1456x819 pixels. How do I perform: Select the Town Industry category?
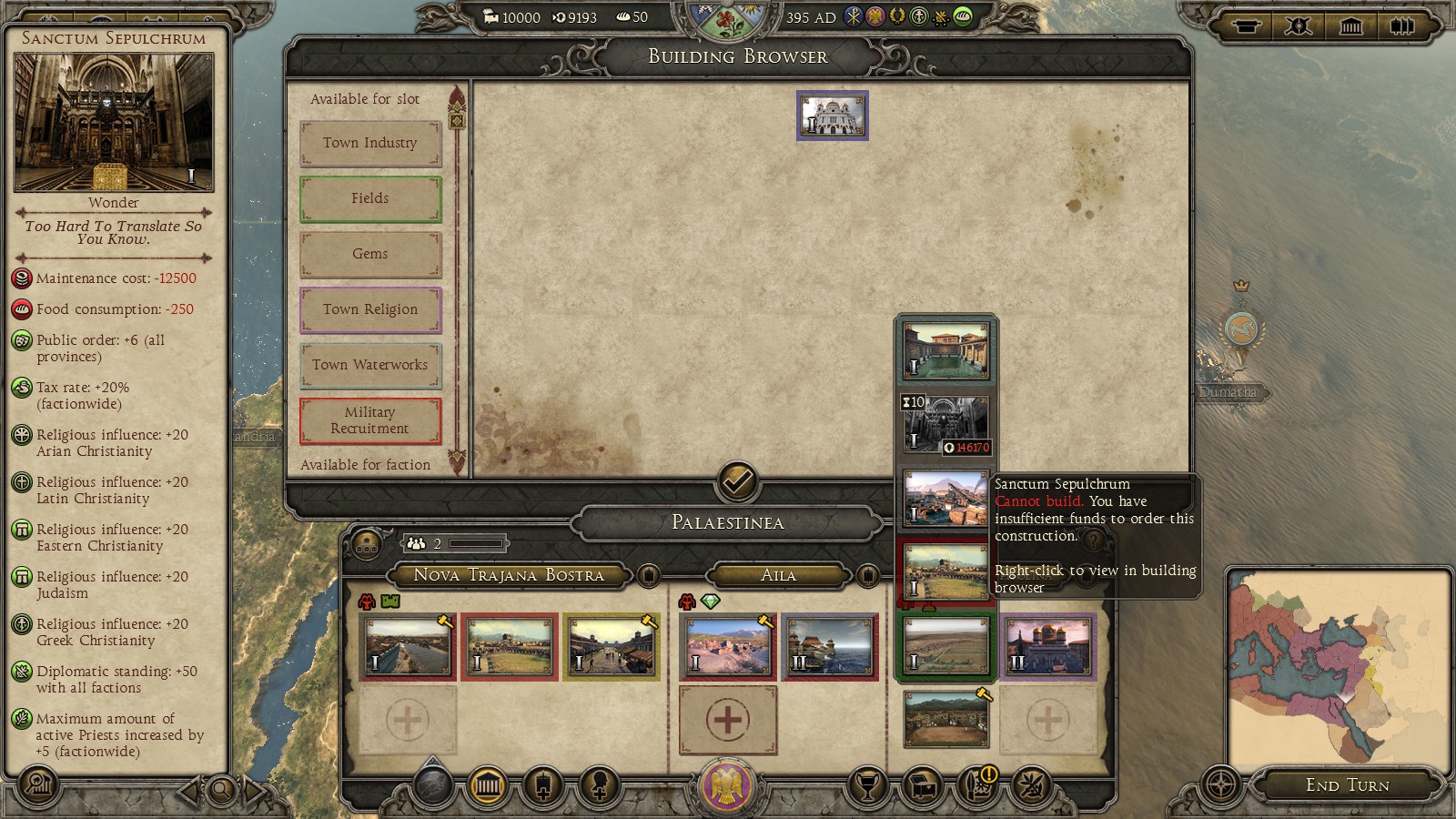[370, 143]
